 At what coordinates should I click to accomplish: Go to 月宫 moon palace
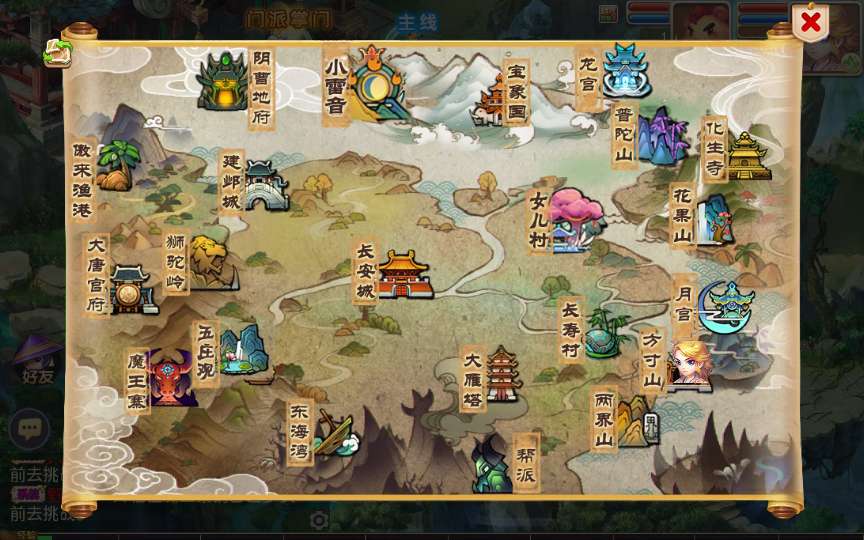[x=725, y=306]
